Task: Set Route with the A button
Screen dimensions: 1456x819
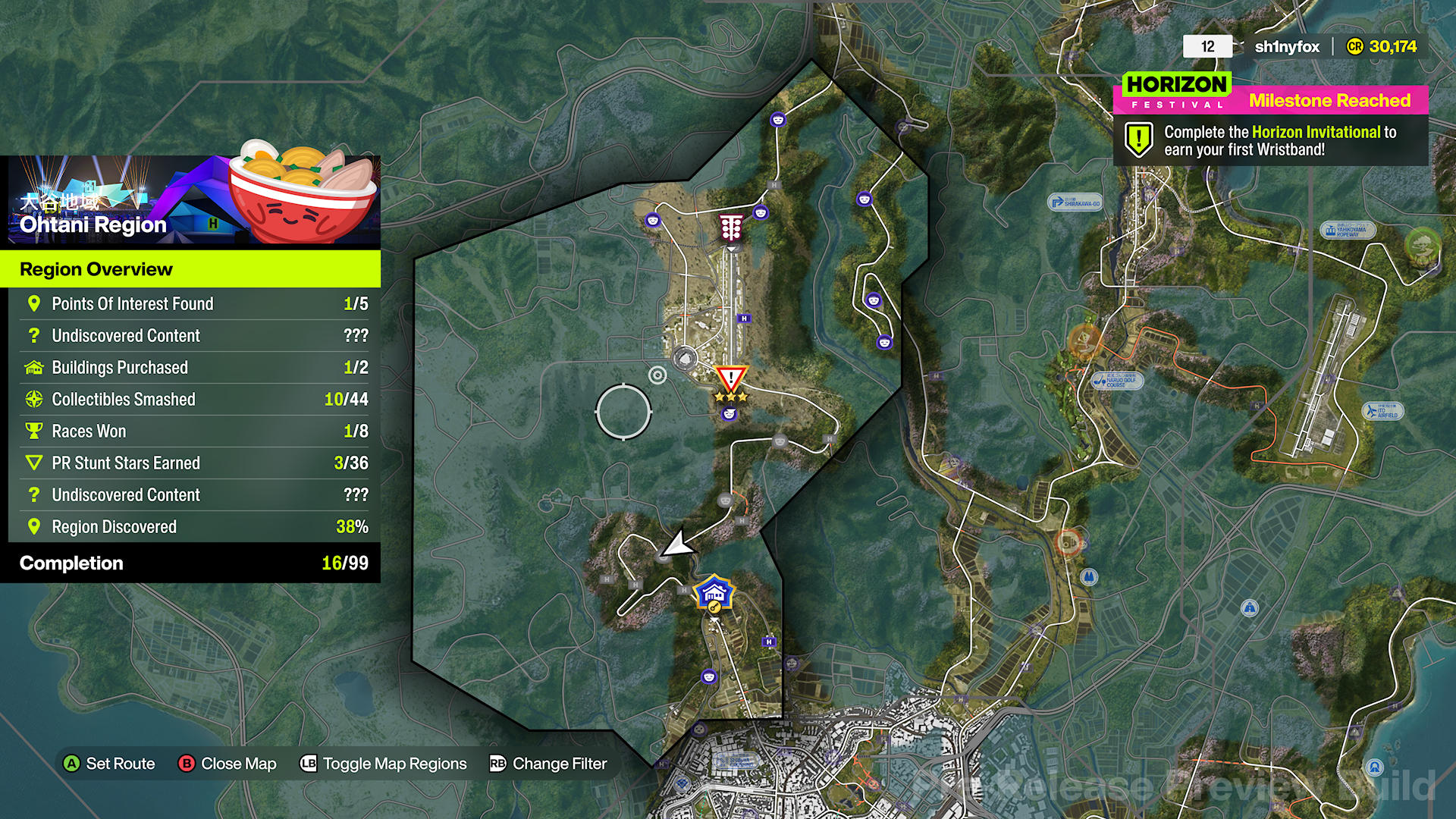Action: 108,764
